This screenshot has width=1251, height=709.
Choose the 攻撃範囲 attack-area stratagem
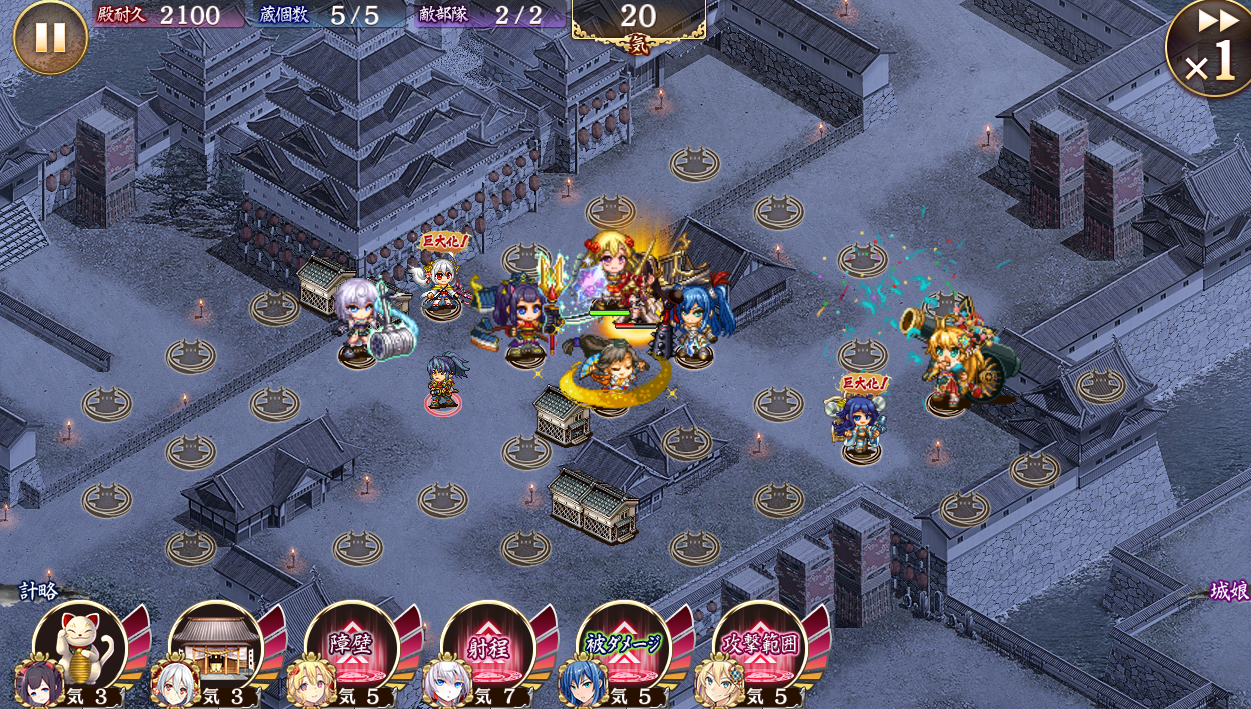(x=760, y=646)
